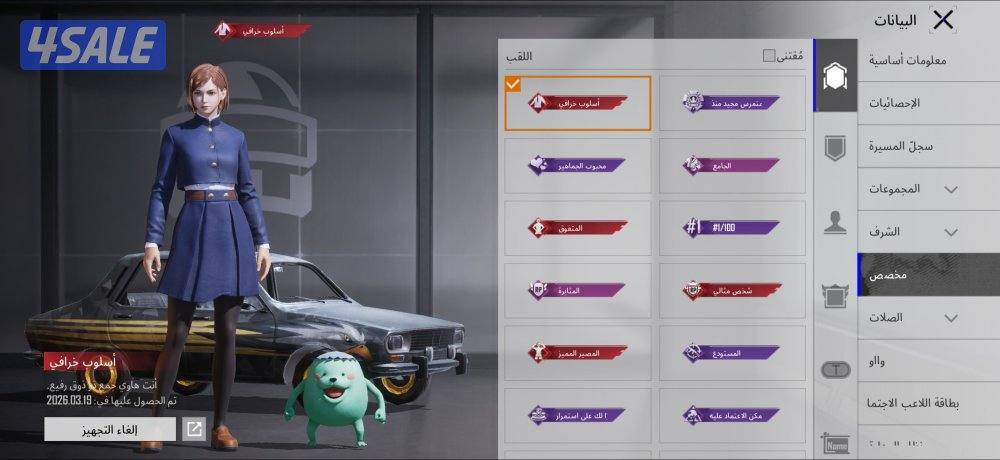Screen dimensions: 1000x460
Task: Select the أسلوب خرافي title card
Action: point(578,103)
